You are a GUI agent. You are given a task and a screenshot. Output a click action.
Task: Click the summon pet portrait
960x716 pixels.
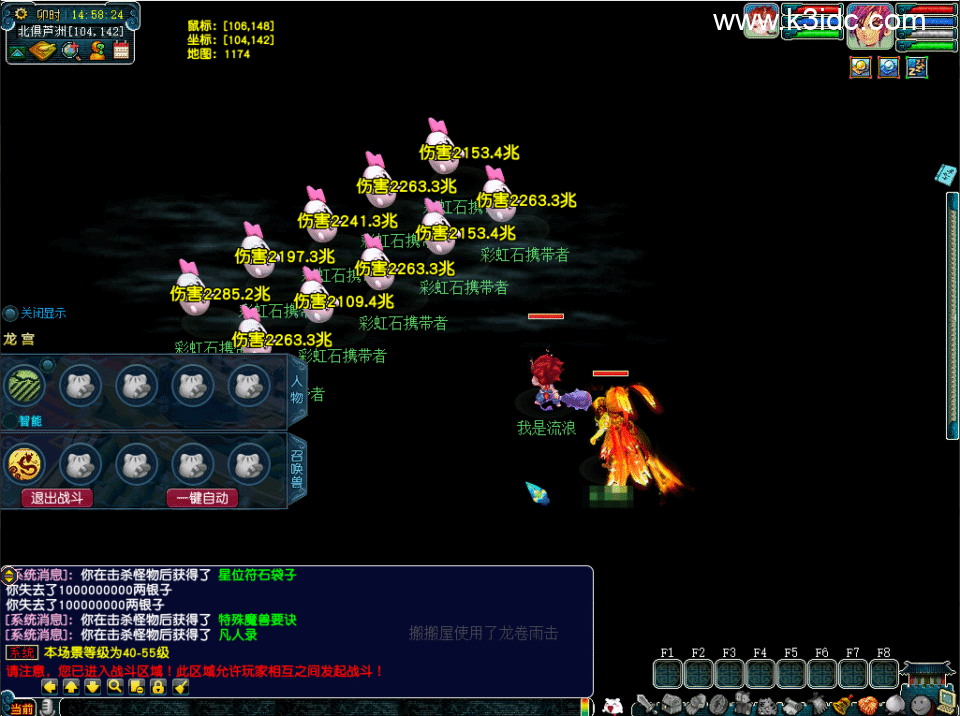[762, 22]
